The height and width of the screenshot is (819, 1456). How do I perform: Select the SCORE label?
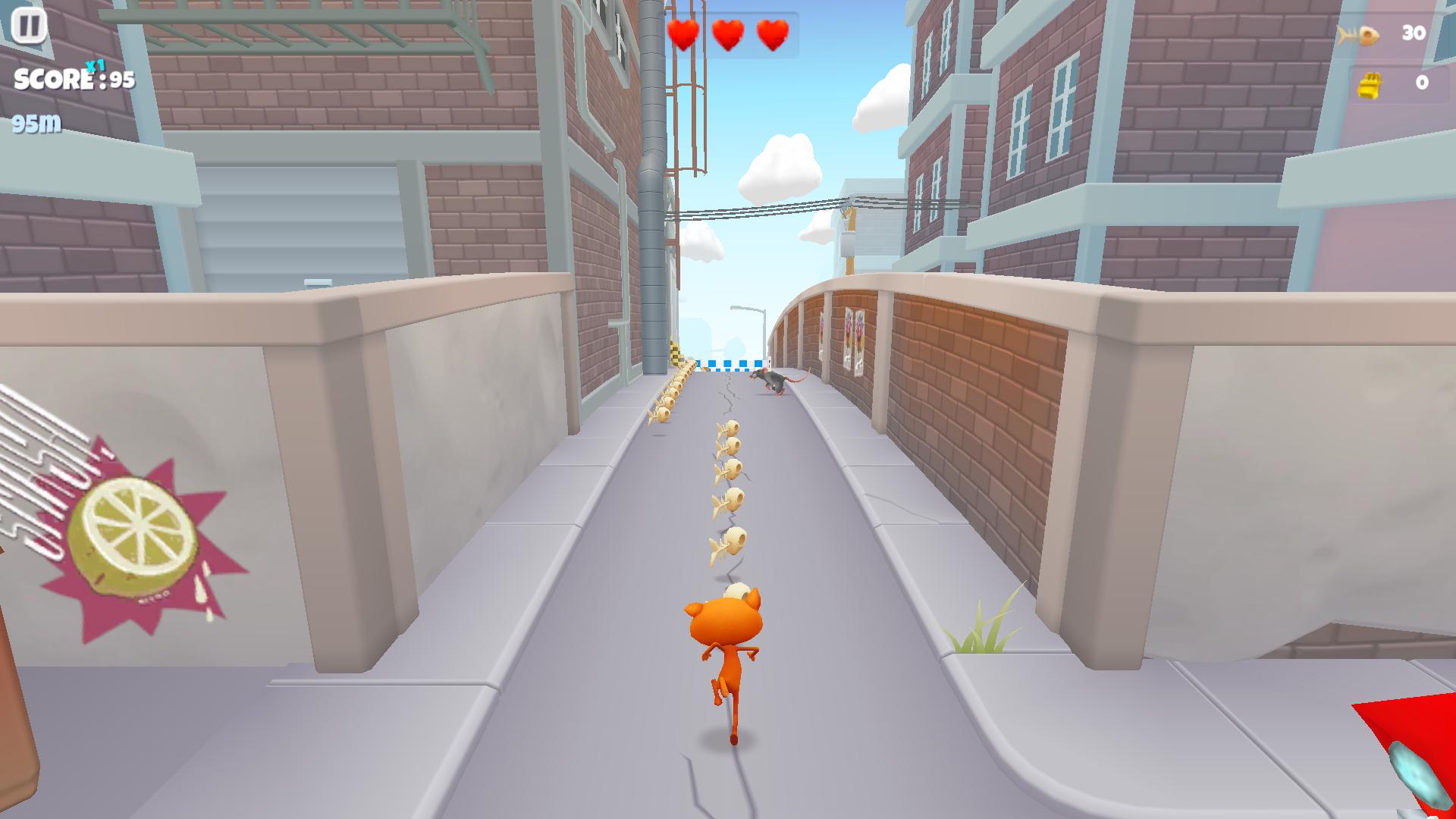53,78
